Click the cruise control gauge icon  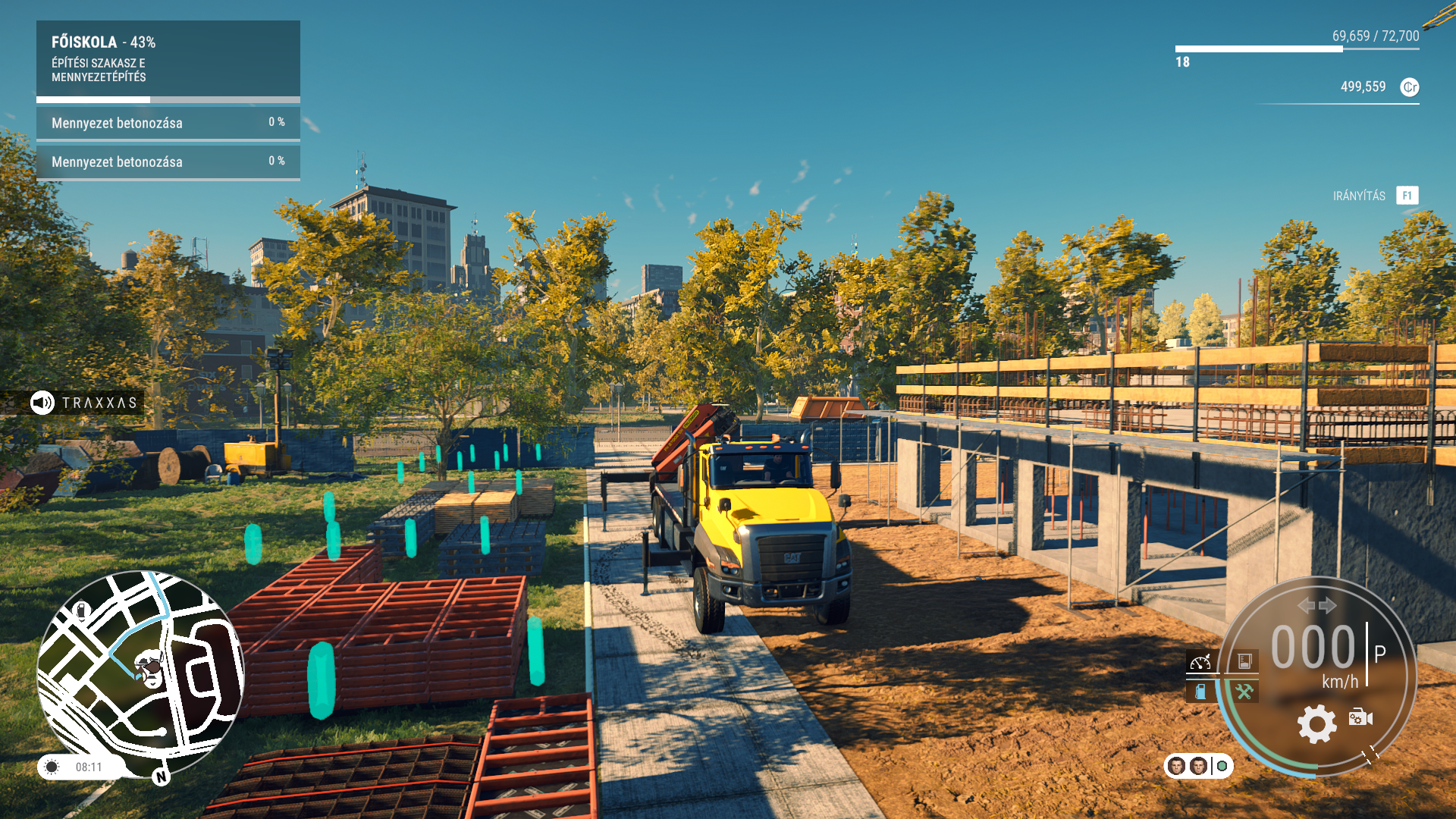1200,662
